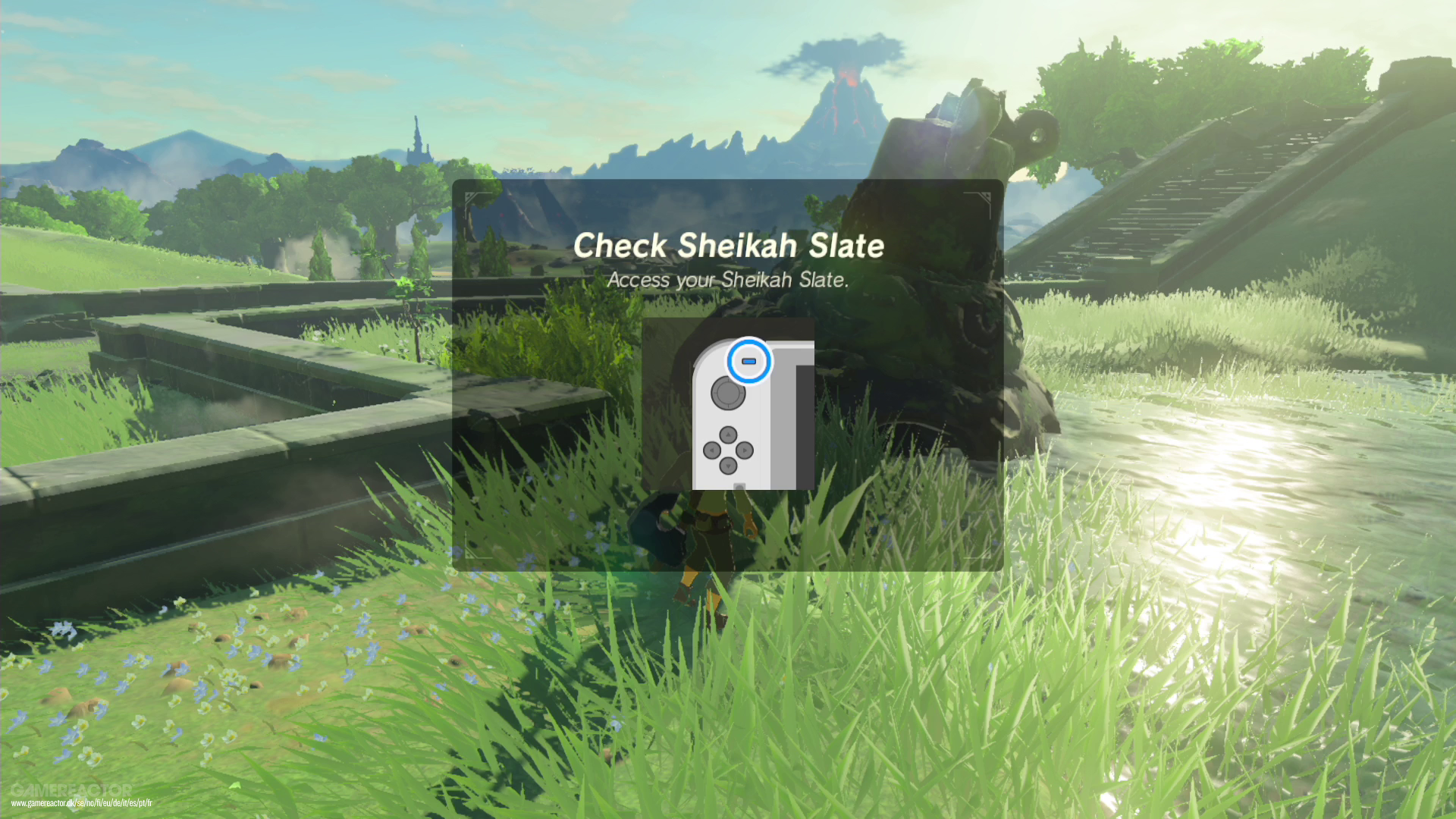Click the D-pad right arrow button

[x=745, y=450]
